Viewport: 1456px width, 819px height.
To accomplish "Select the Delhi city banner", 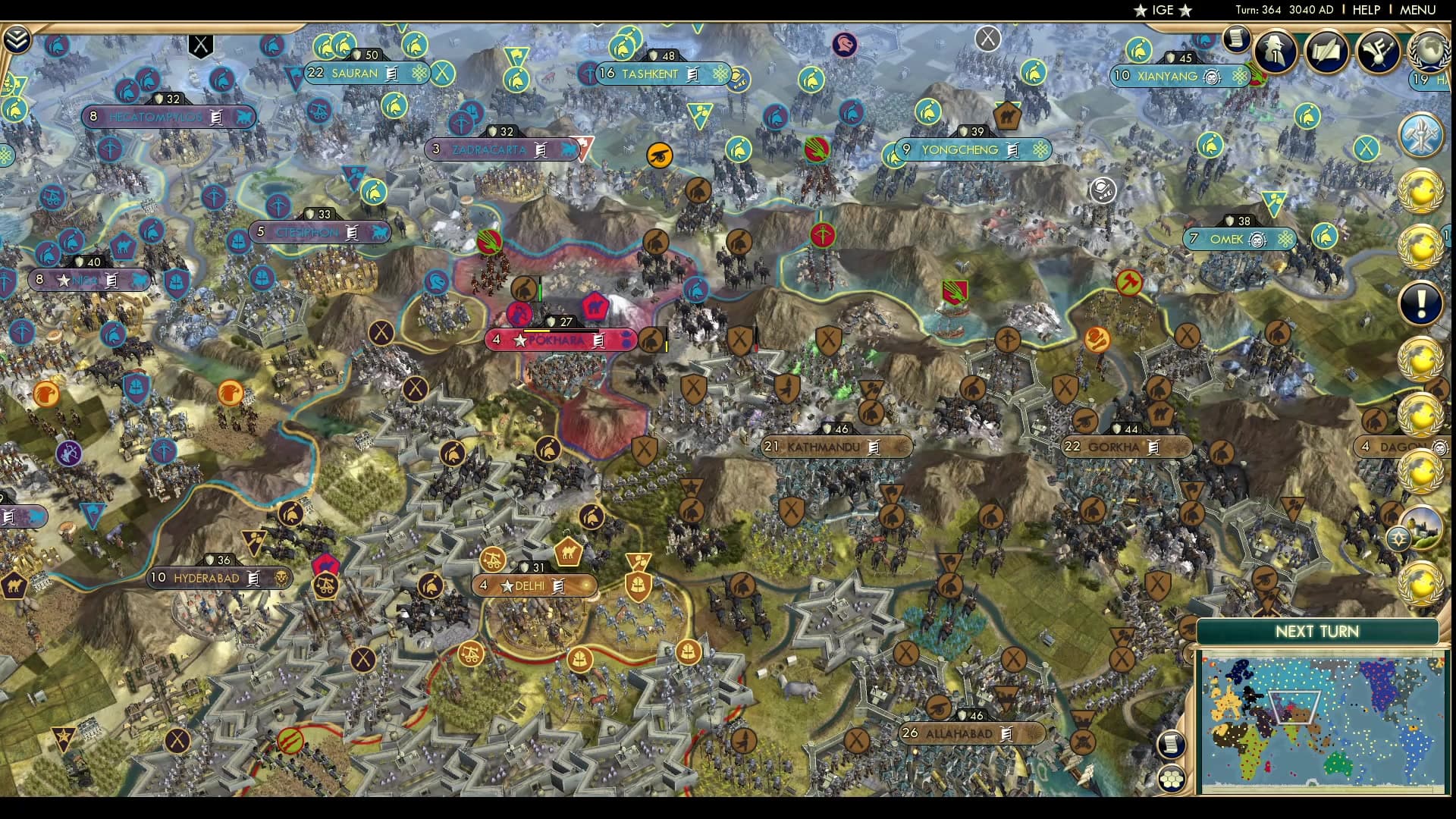I will [x=533, y=585].
